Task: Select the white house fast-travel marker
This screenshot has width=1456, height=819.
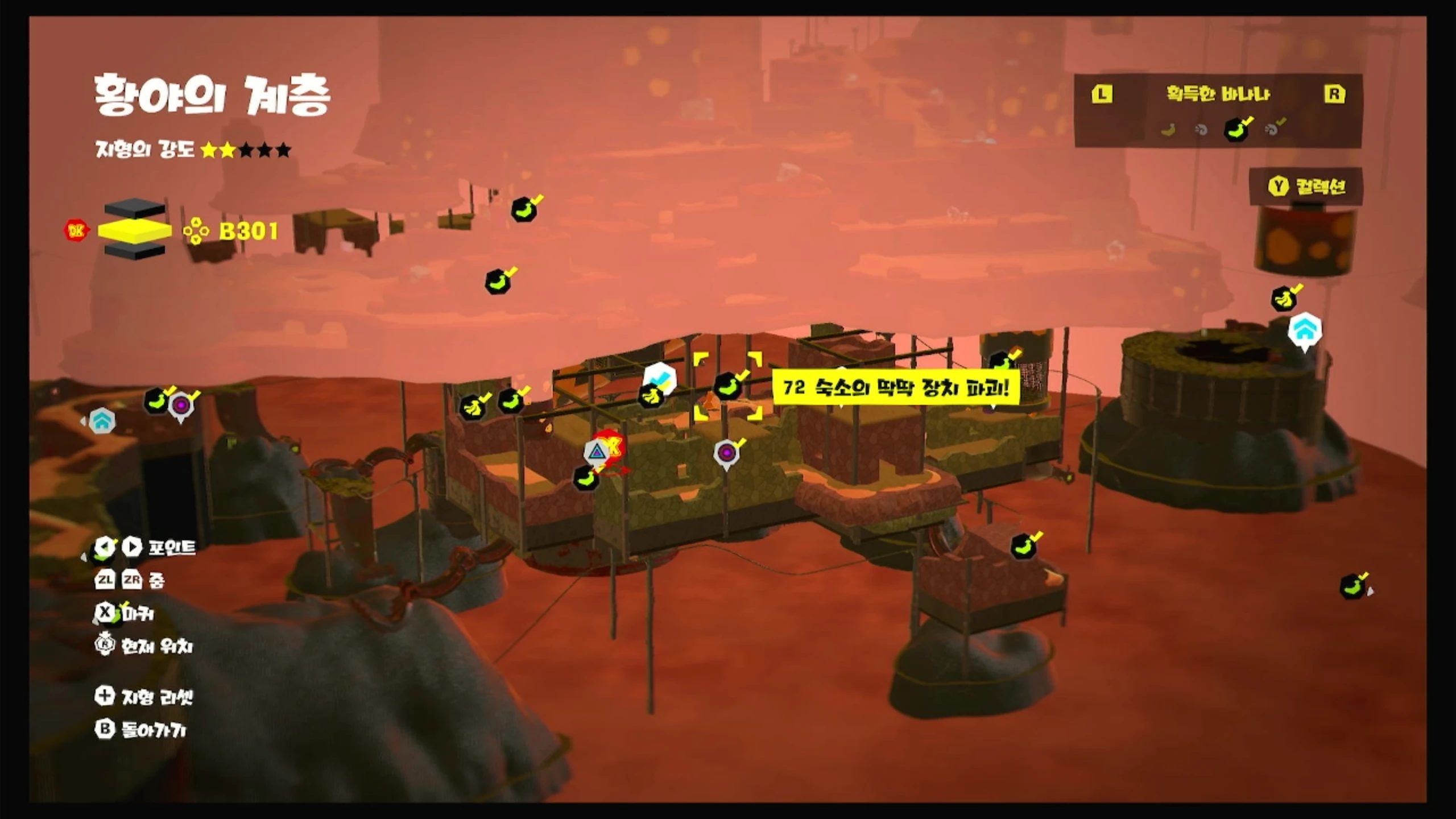Action: [x=1305, y=329]
